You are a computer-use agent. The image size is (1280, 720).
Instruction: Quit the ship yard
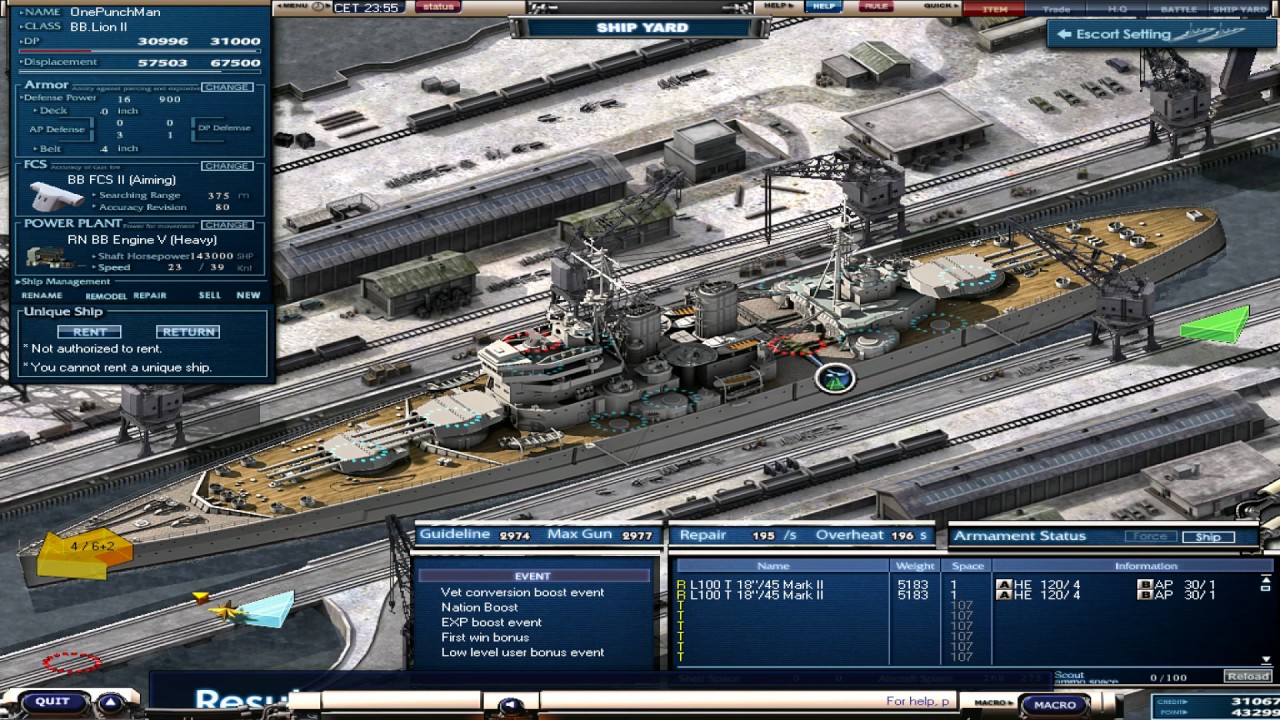point(52,702)
